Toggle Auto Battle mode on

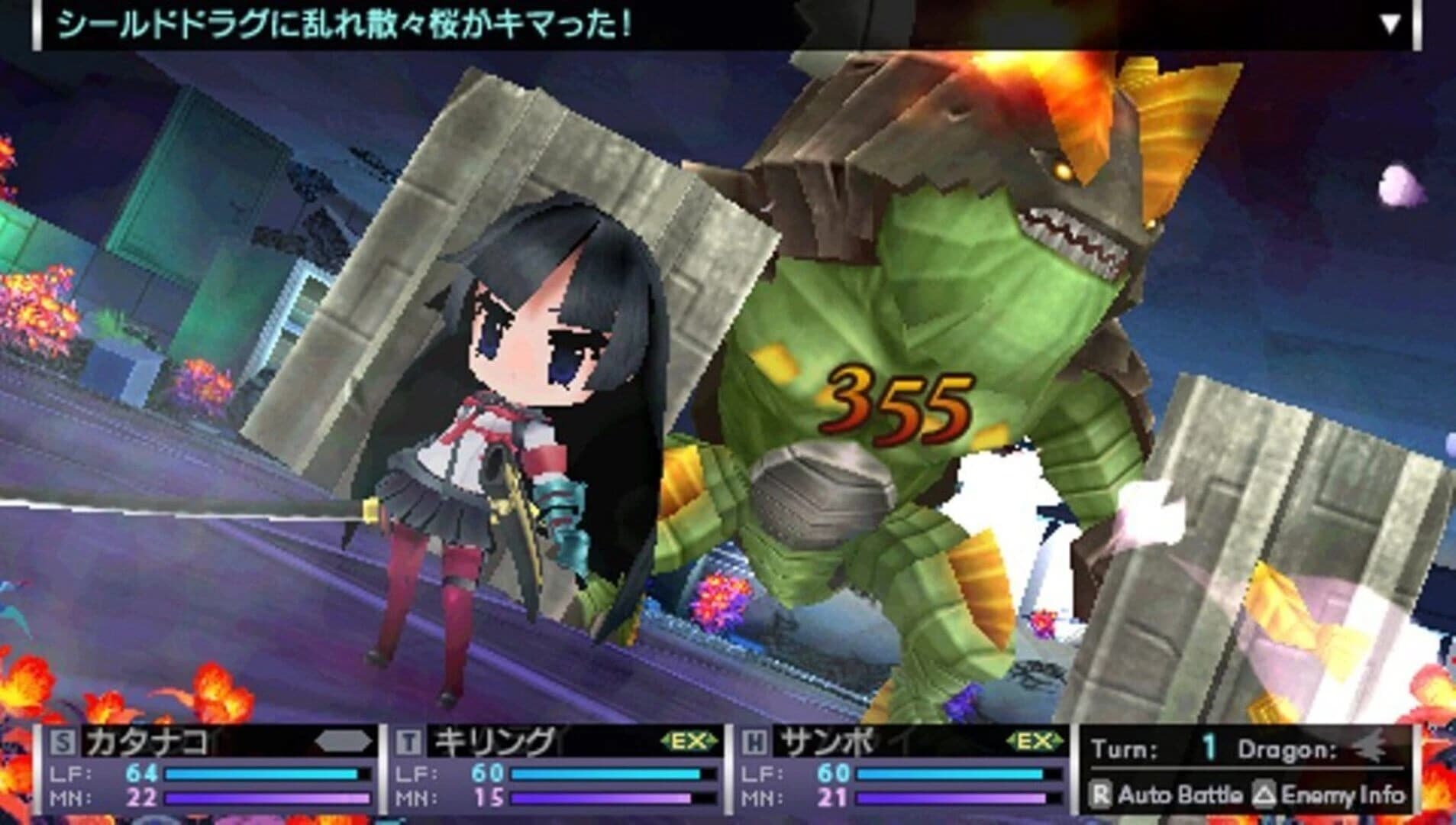[1168, 794]
